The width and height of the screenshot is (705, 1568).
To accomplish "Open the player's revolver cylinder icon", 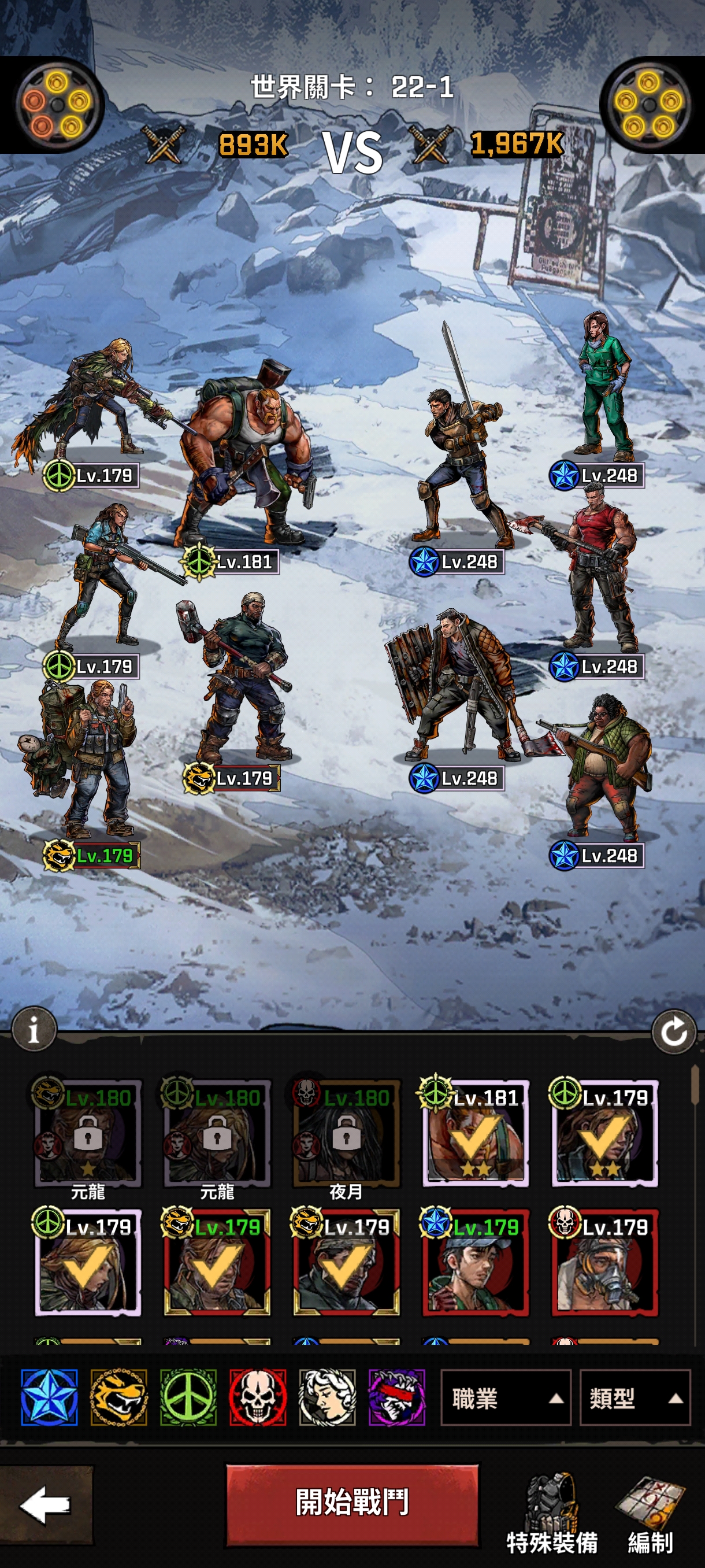I will pyautogui.click(x=57, y=105).
